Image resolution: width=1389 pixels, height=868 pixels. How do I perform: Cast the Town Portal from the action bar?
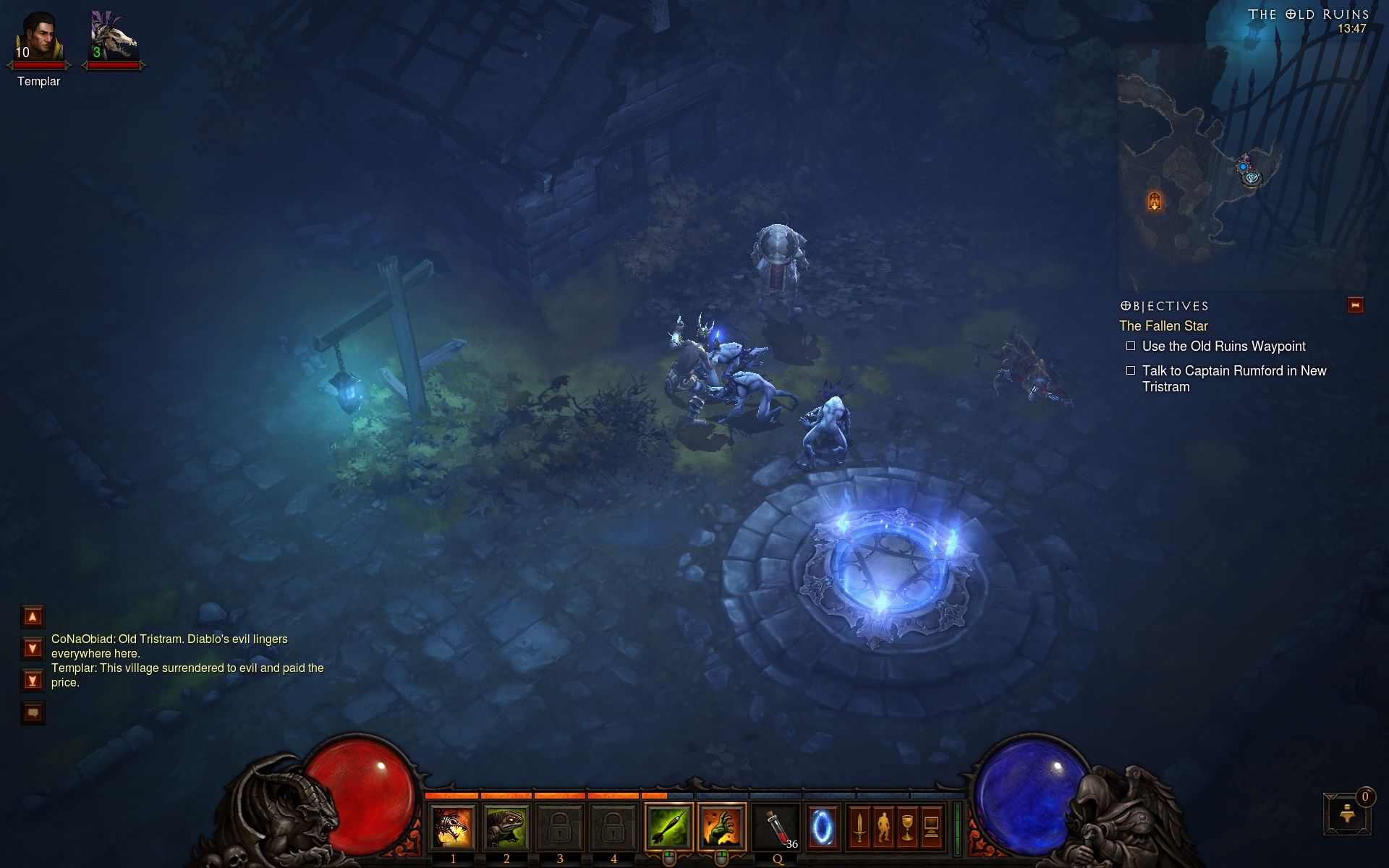point(822,827)
